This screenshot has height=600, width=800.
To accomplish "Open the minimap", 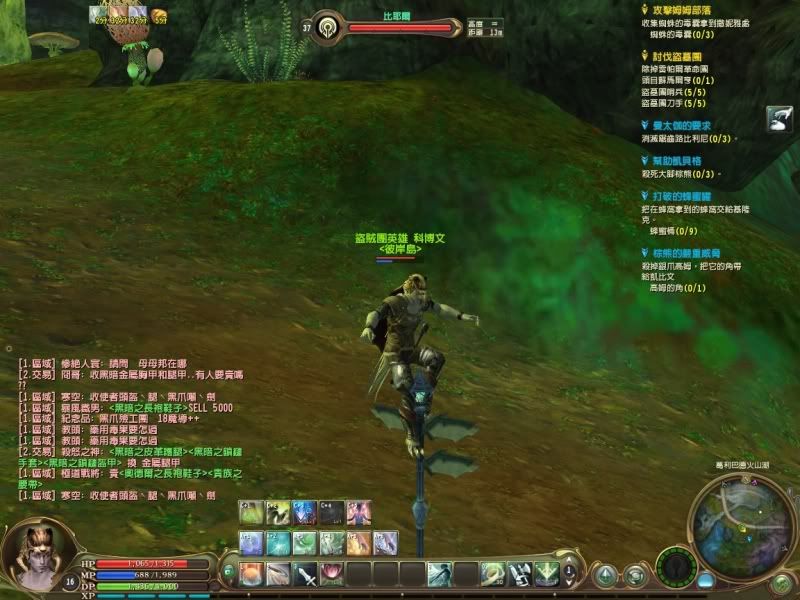I will click(741, 524).
